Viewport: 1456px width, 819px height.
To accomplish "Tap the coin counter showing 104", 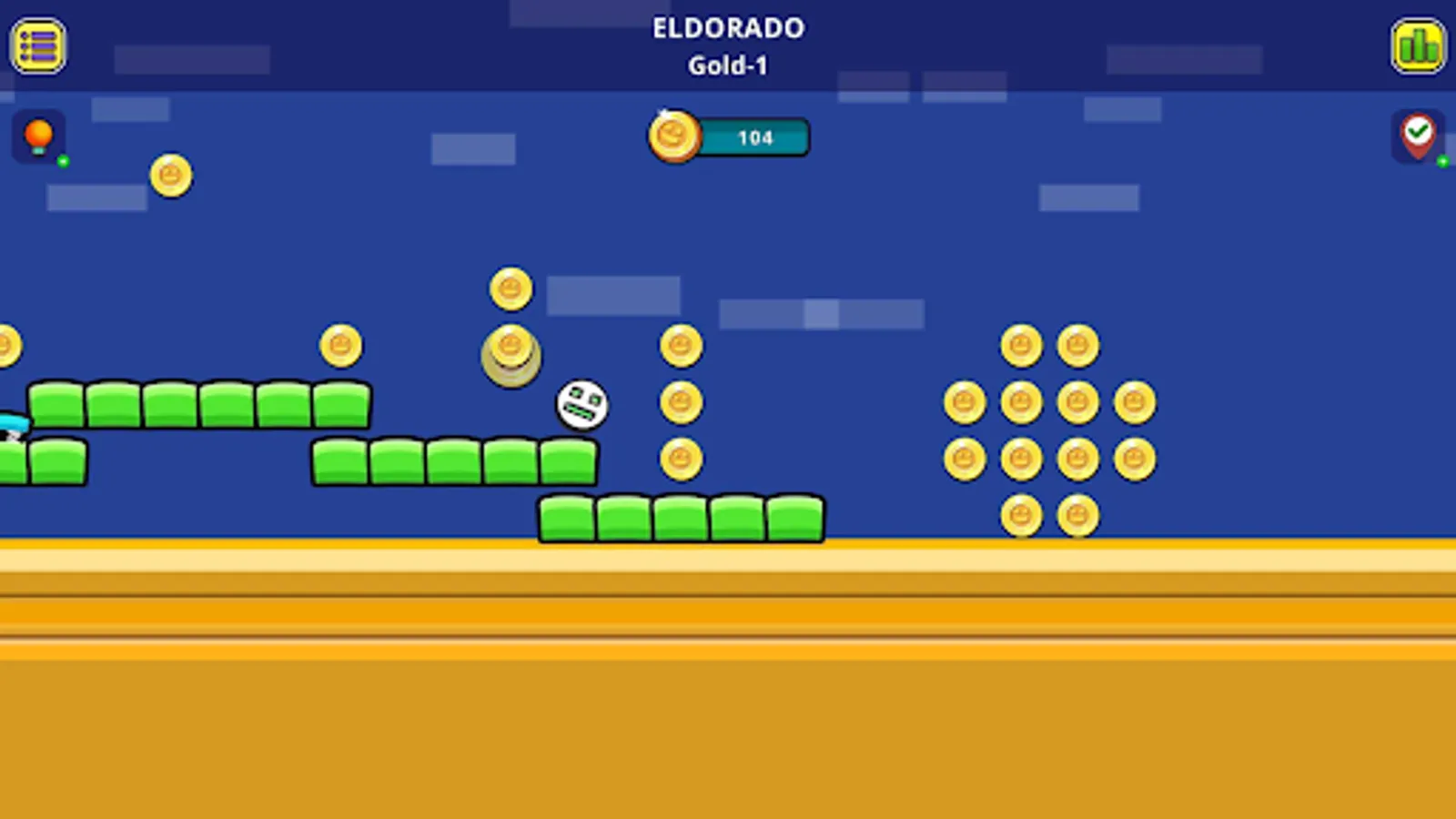I will [x=755, y=137].
